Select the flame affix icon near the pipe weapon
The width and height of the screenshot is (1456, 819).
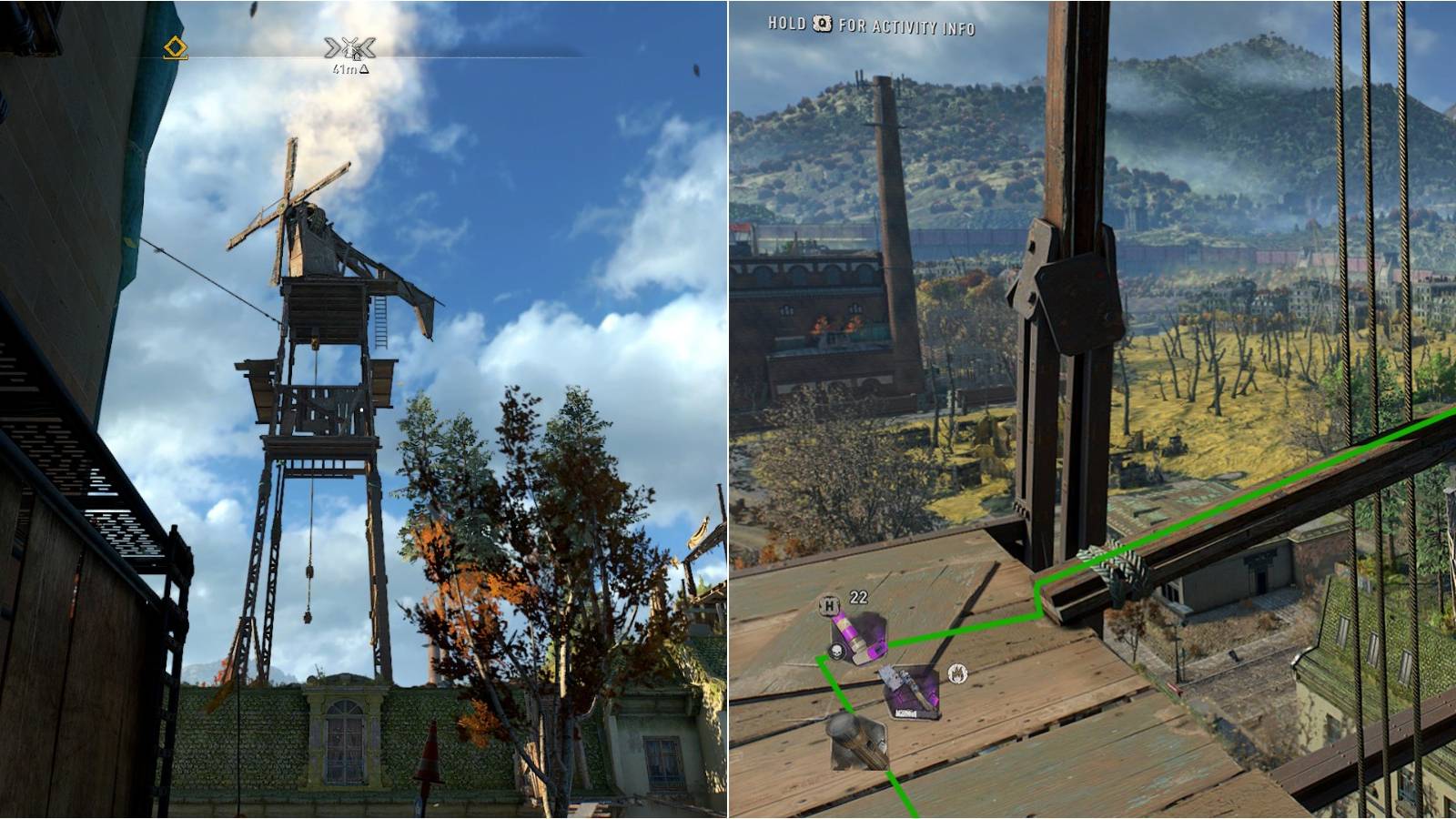click(957, 673)
